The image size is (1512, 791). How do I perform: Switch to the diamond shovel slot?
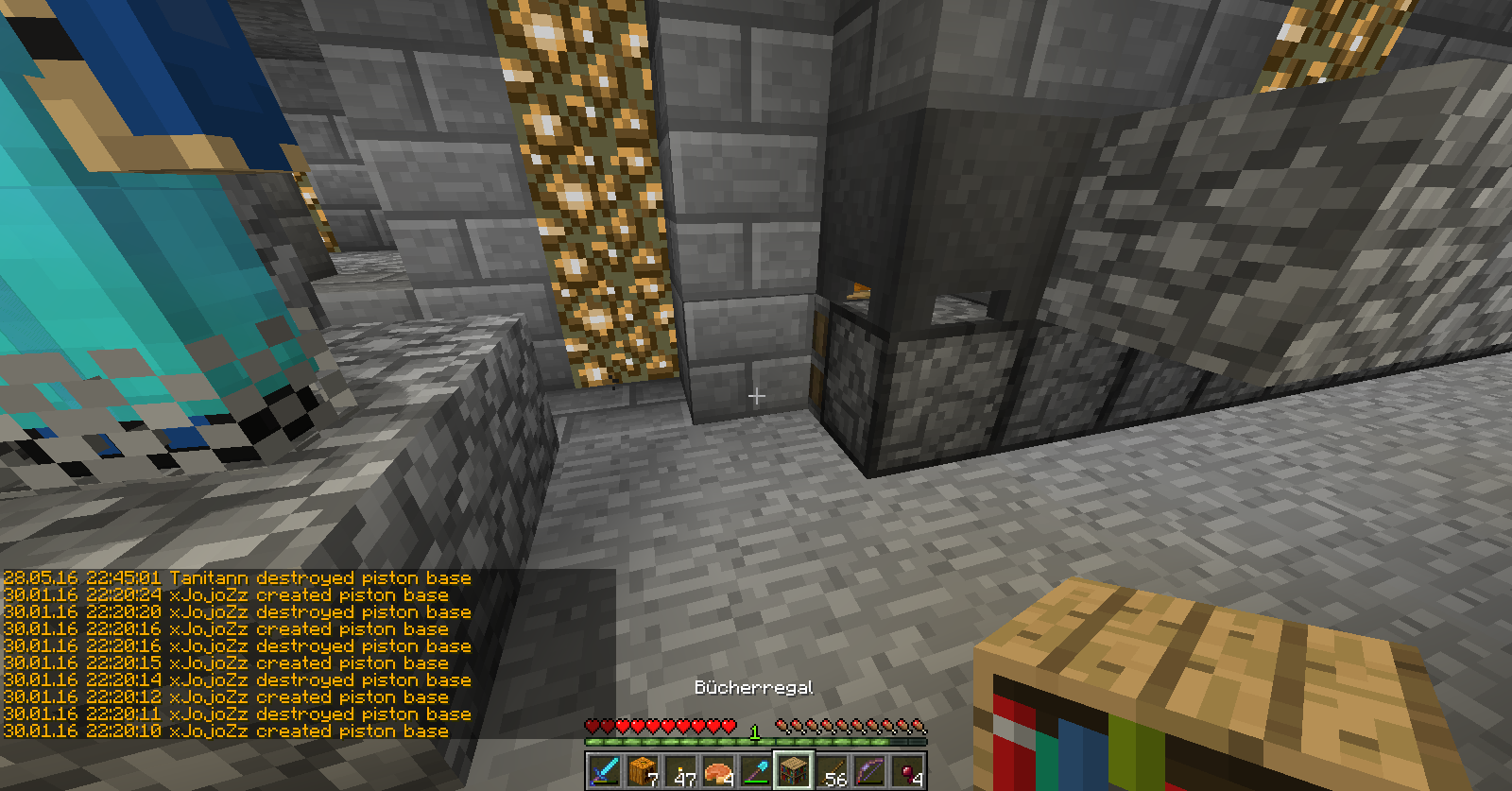coord(756,770)
